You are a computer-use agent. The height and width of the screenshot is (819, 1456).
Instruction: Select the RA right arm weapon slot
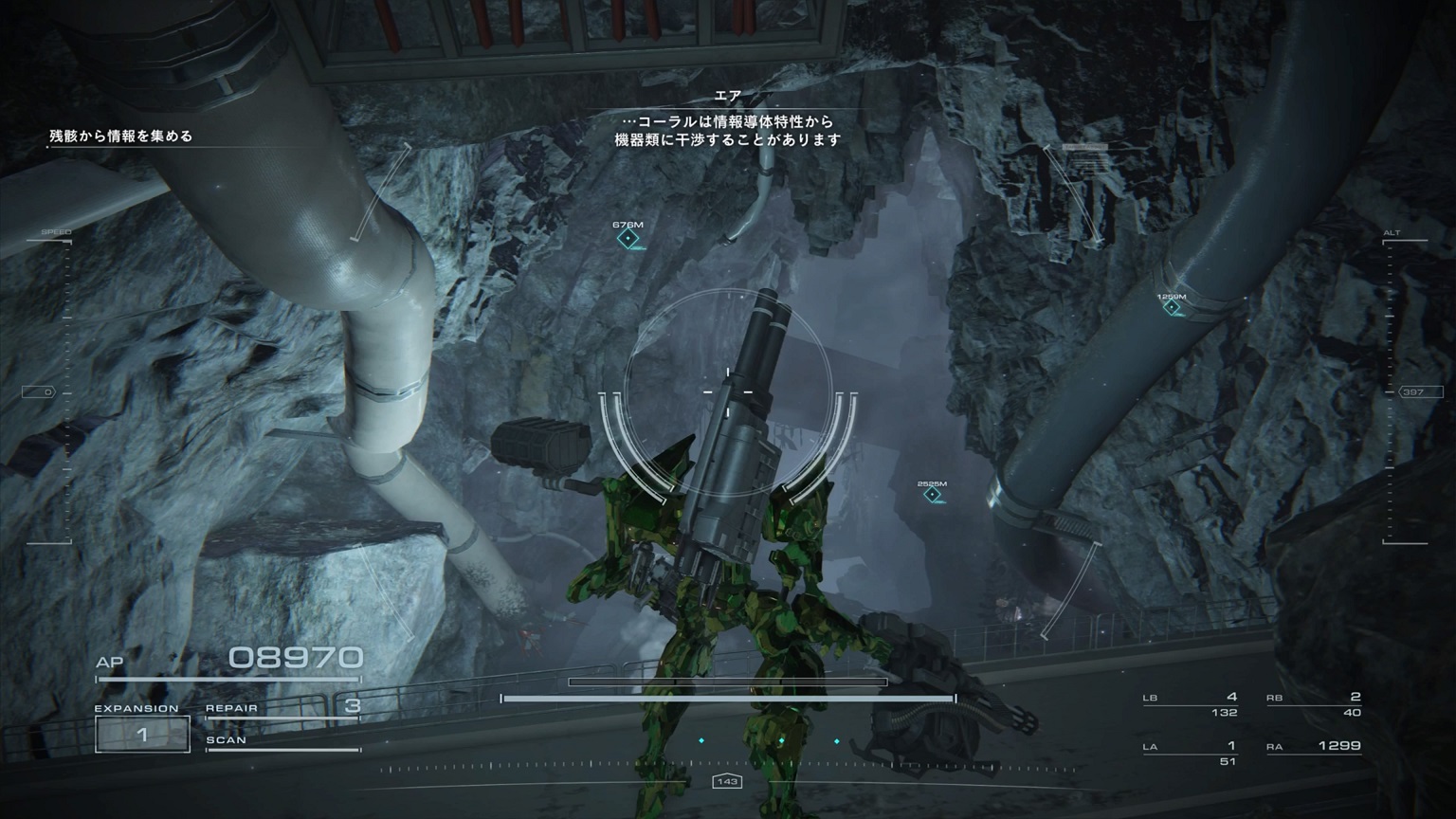(x=1314, y=747)
